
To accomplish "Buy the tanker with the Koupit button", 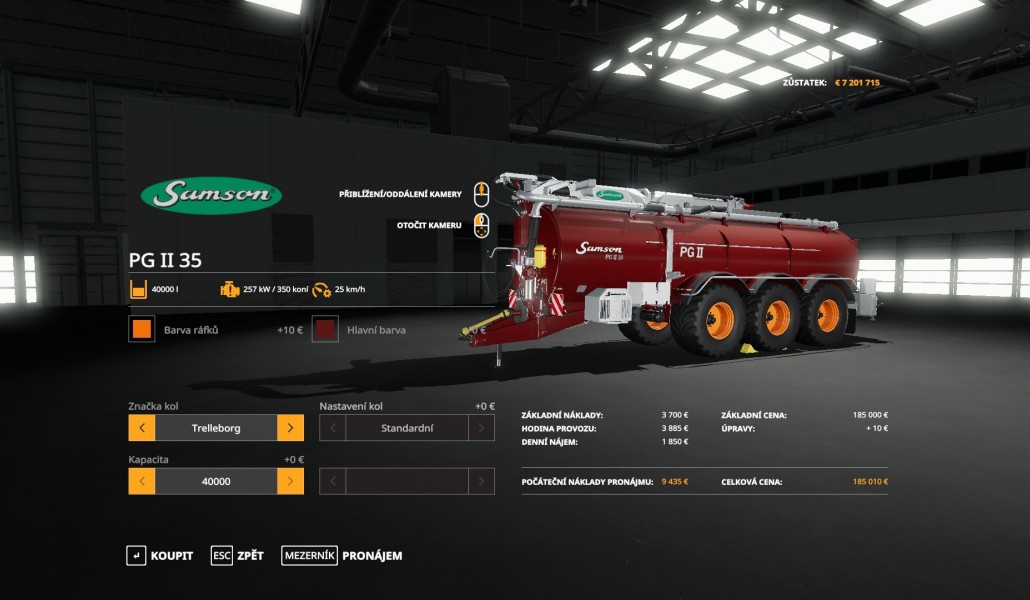I will click(x=160, y=556).
